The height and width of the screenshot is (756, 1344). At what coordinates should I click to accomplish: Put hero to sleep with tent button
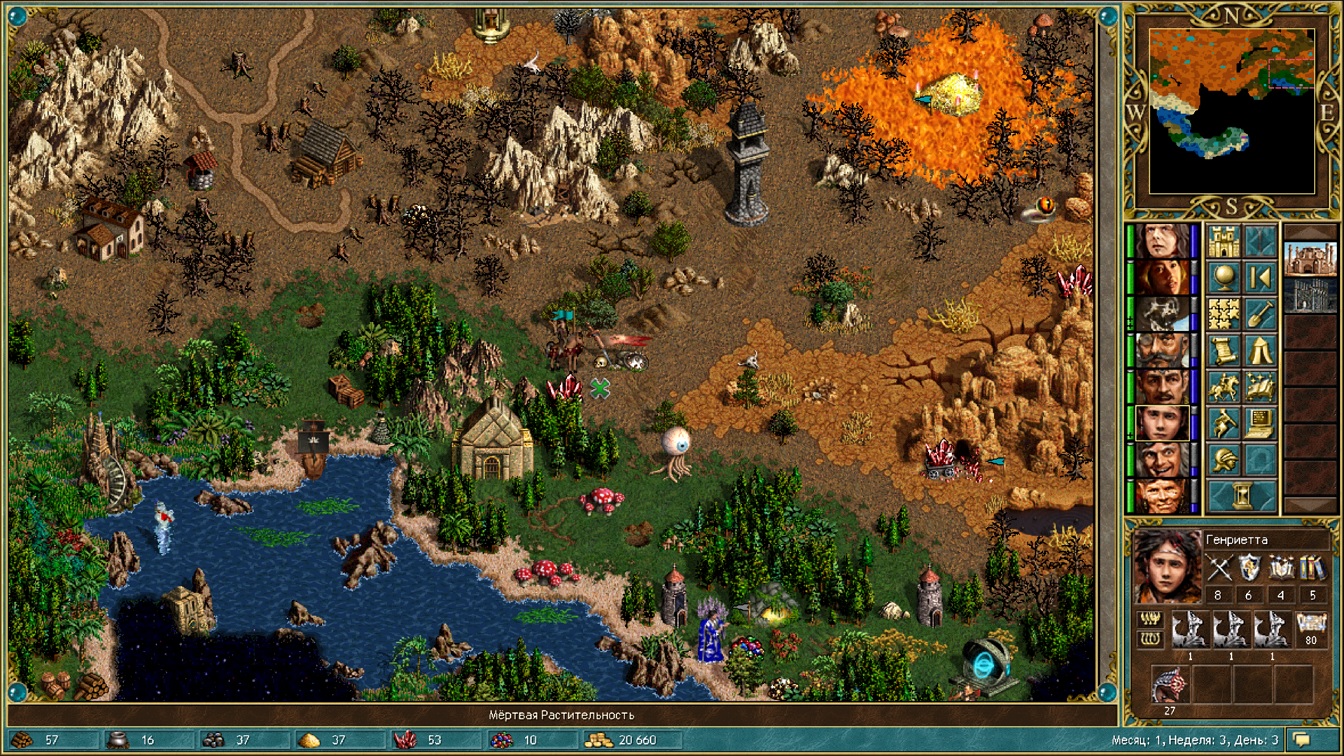pos(1260,349)
